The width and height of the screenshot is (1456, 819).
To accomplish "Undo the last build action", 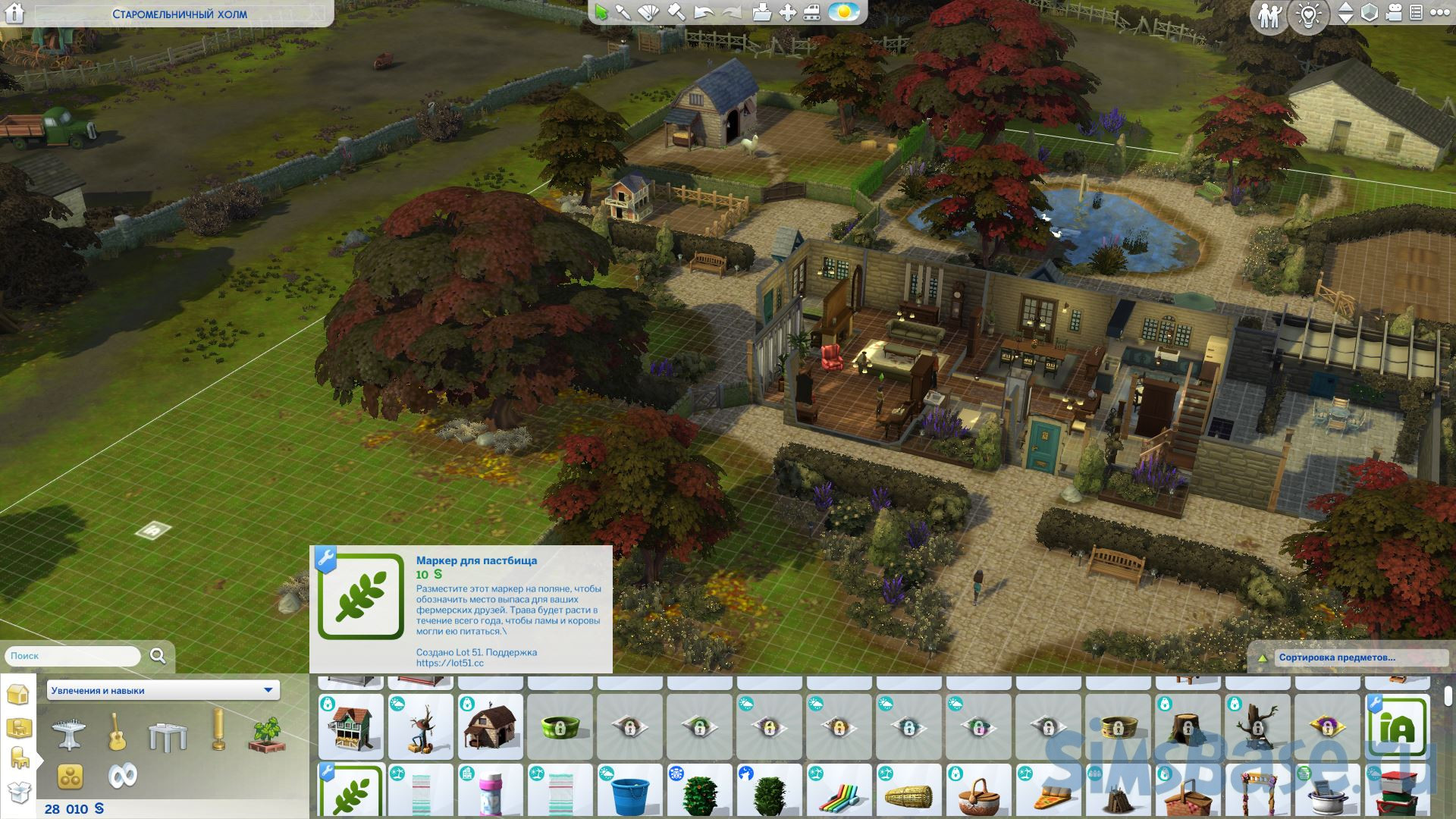I will 704,13.
